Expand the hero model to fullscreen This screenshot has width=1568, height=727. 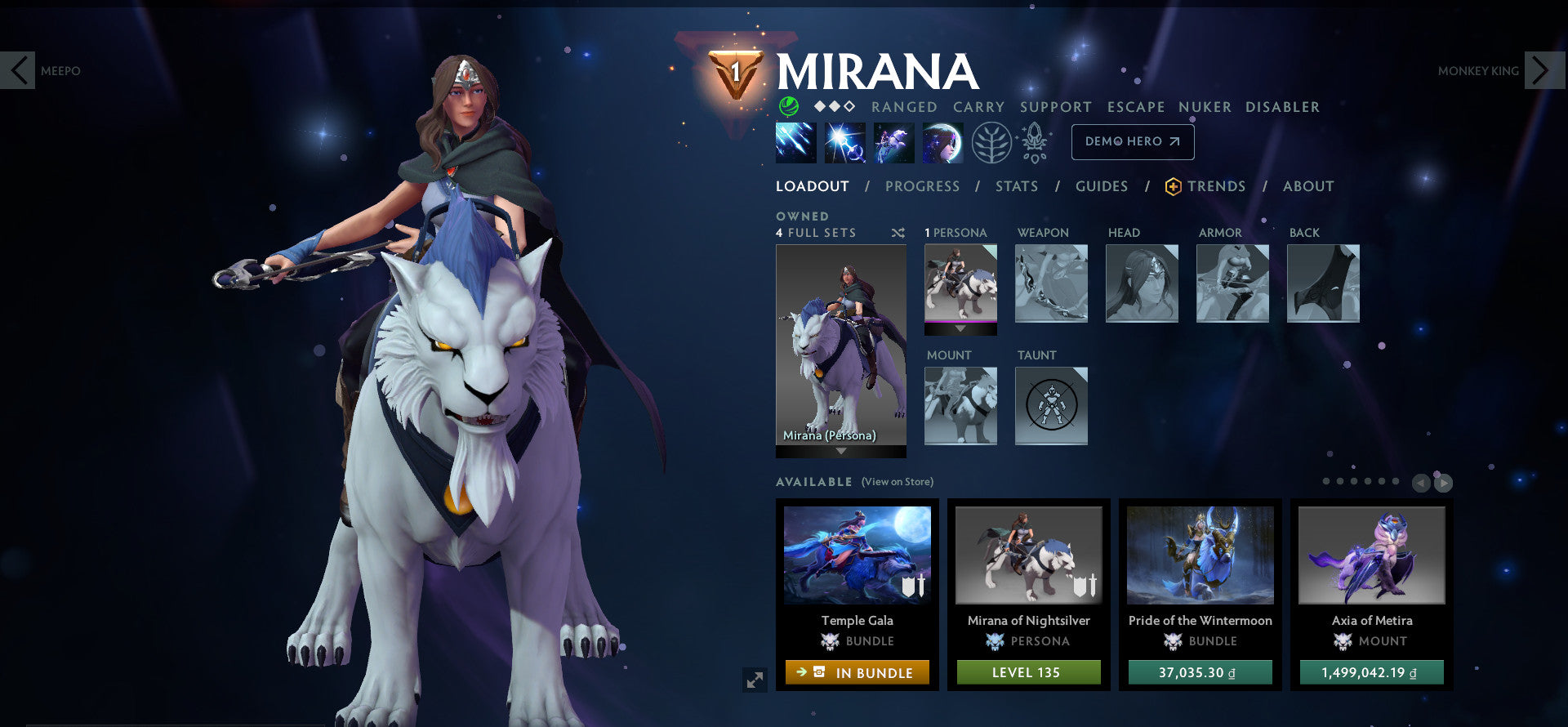pos(755,679)
